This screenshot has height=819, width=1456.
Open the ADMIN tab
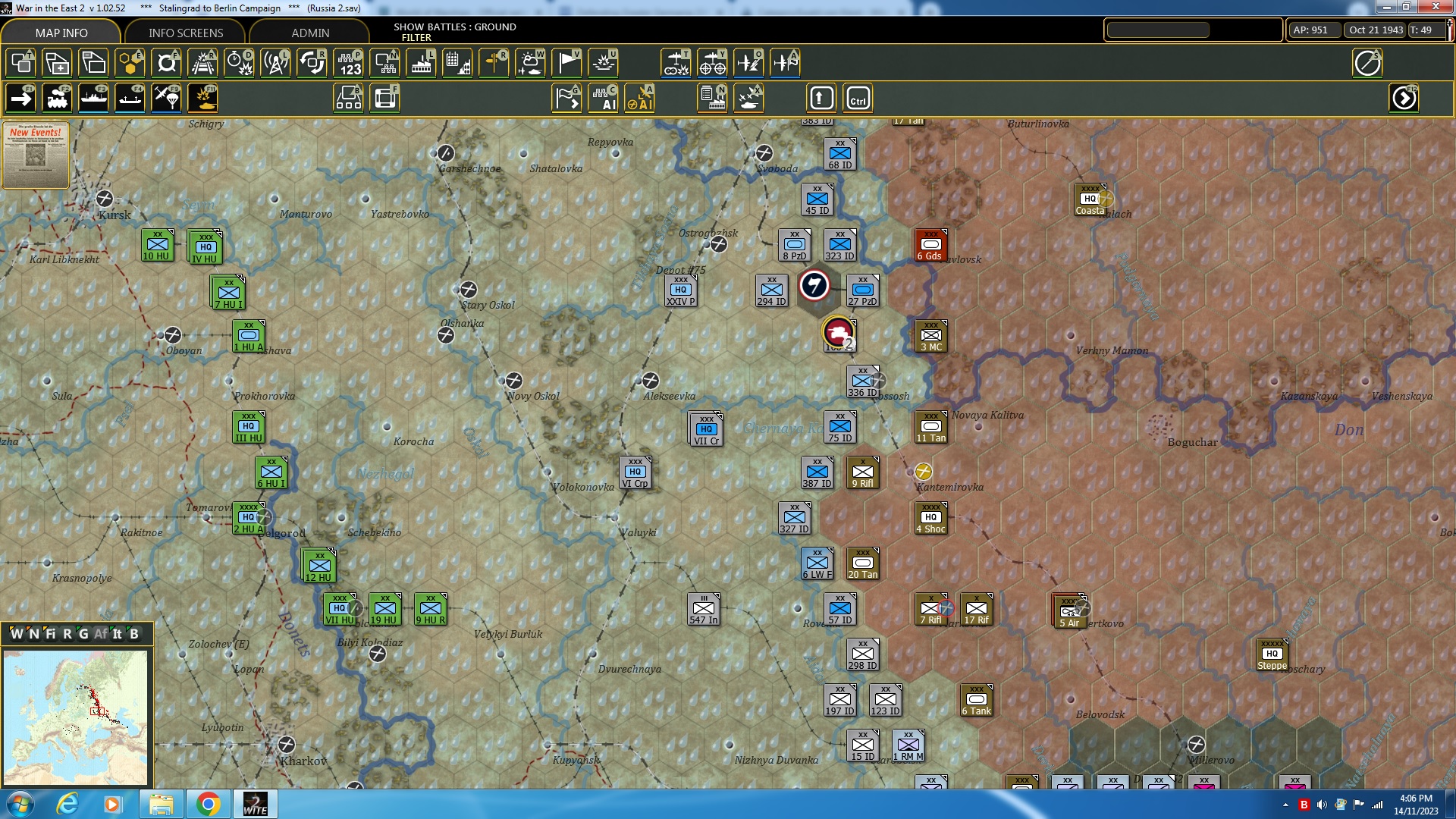(311, 33)
